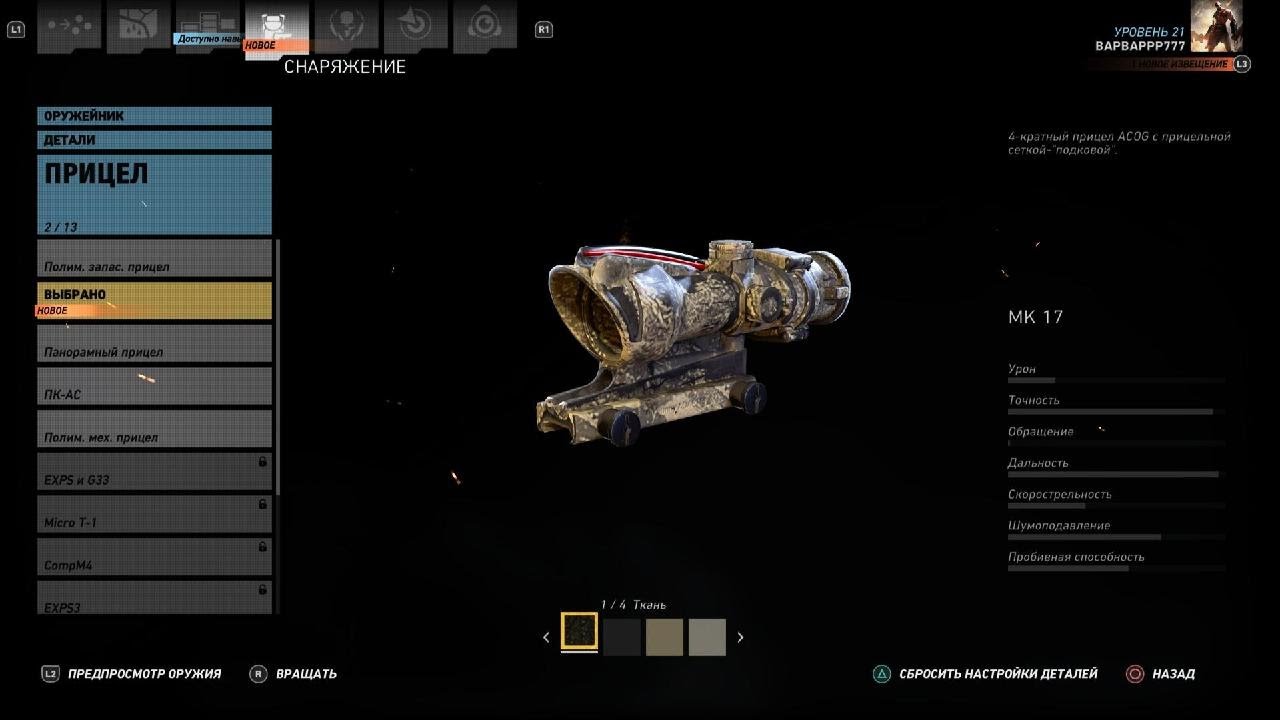
Task: Select the locked EXPS и G33 sight
Action: (x=154, y=471)
